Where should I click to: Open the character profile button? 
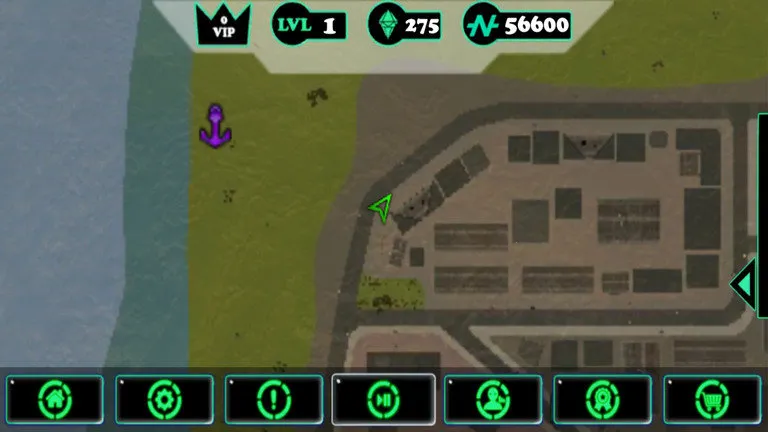coord(493,400)
